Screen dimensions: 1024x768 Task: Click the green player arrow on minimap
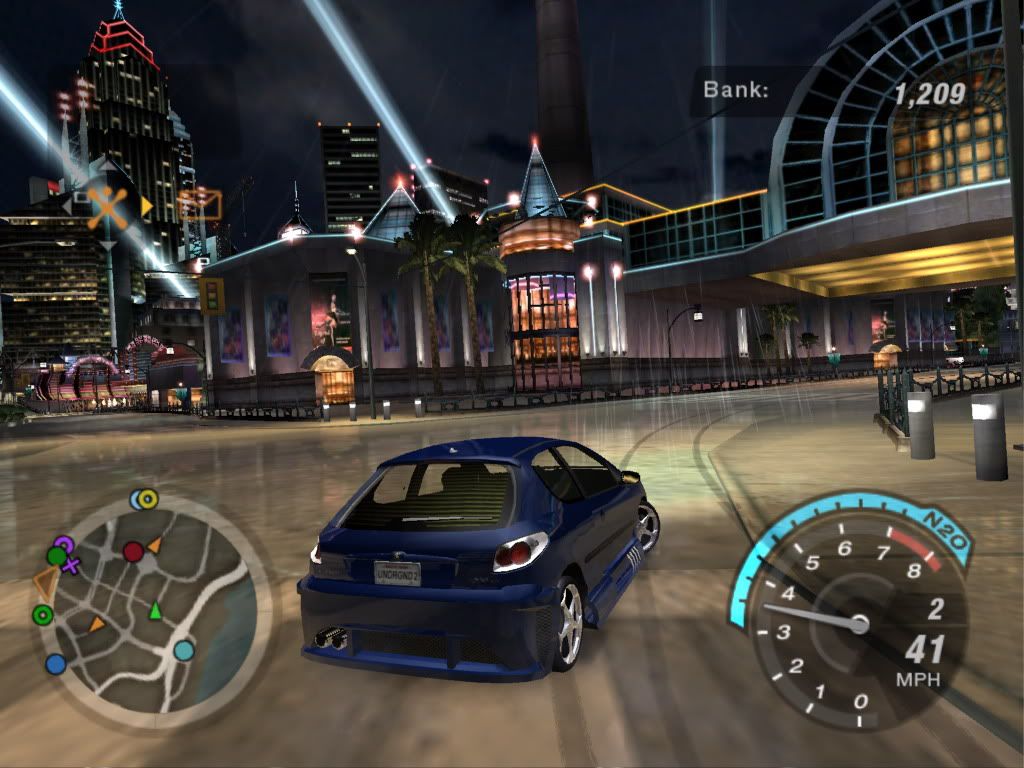click(x=155, y=610)
